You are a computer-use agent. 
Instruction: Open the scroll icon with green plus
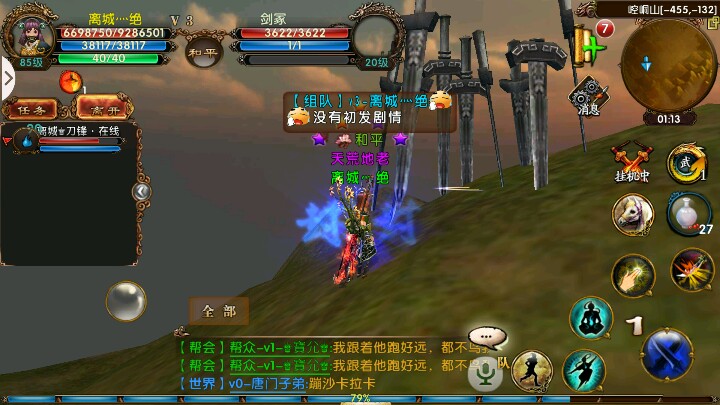[589, 45]
